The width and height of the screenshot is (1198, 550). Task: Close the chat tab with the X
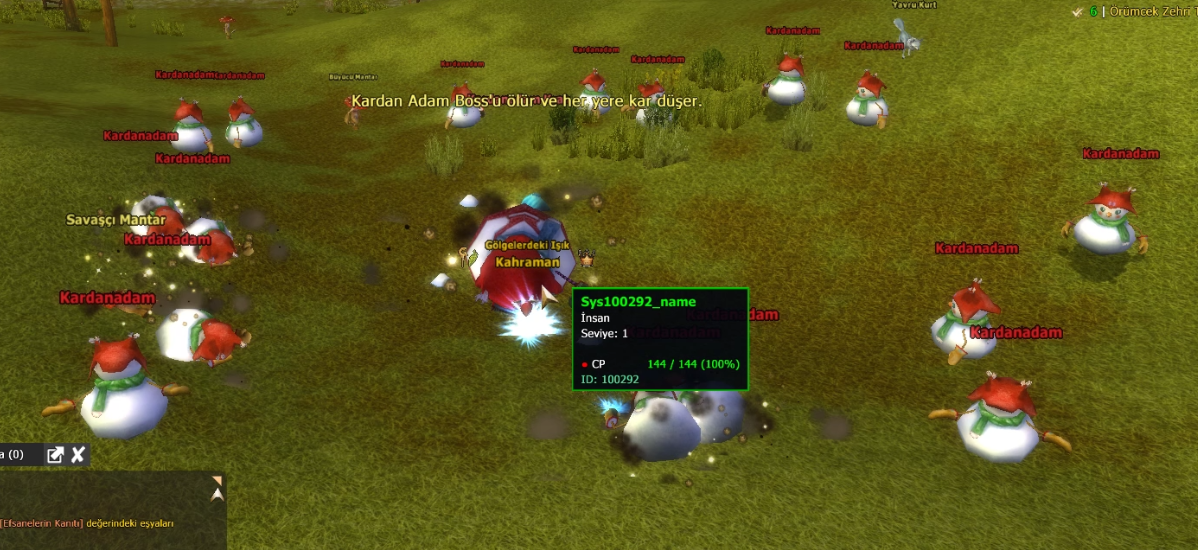78,456
